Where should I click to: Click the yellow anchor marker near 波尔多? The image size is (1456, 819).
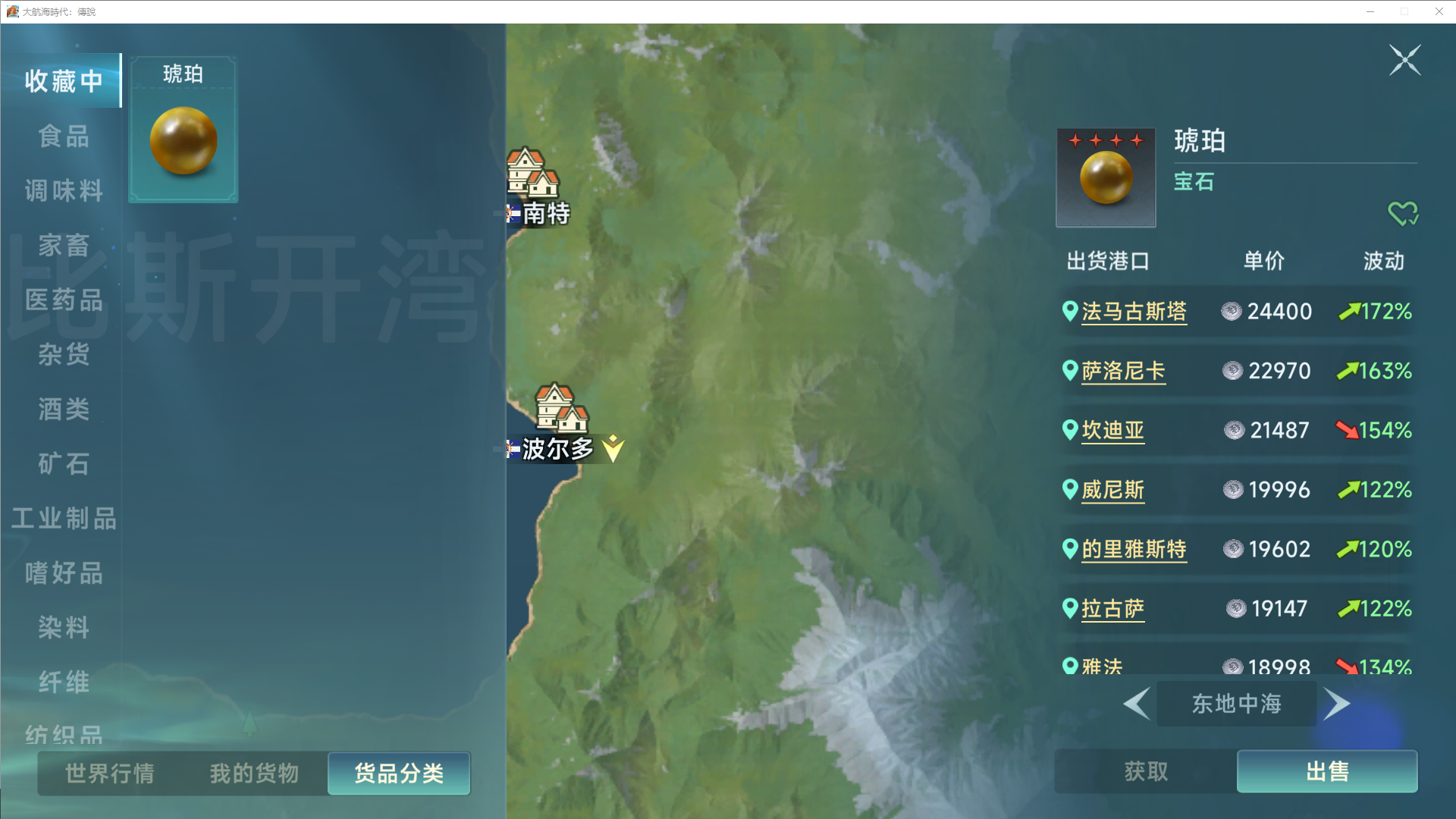point(613,448)
